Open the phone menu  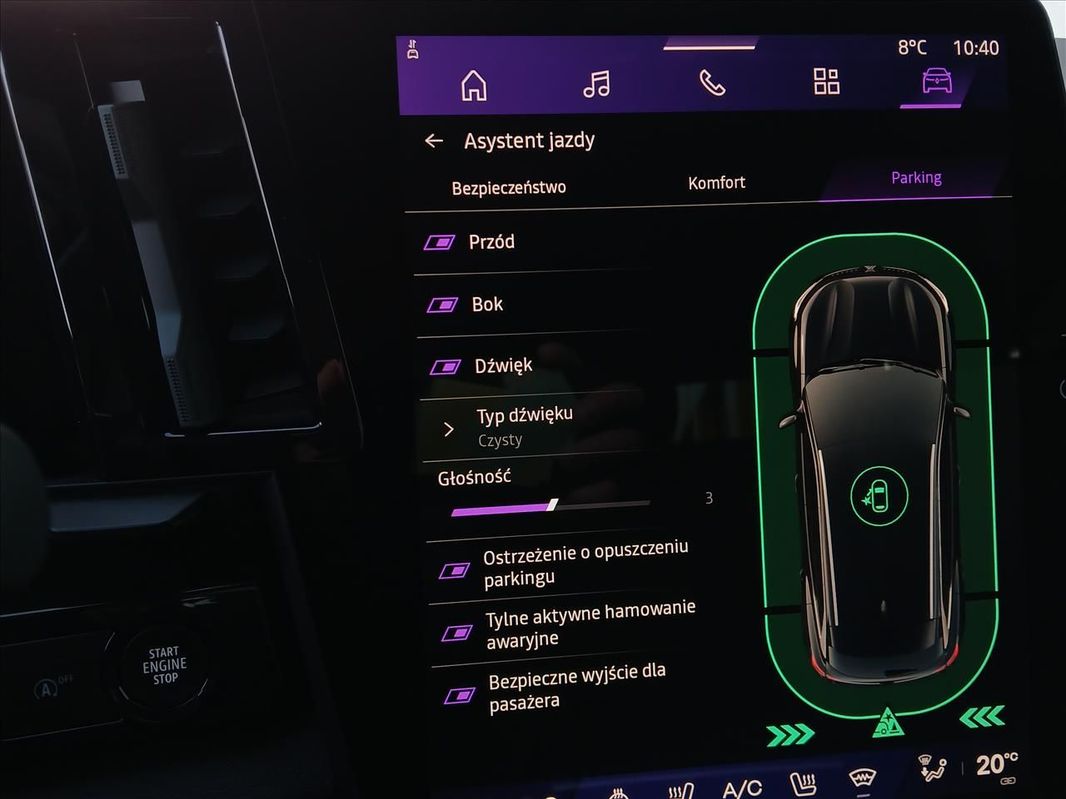click(712, 83)
